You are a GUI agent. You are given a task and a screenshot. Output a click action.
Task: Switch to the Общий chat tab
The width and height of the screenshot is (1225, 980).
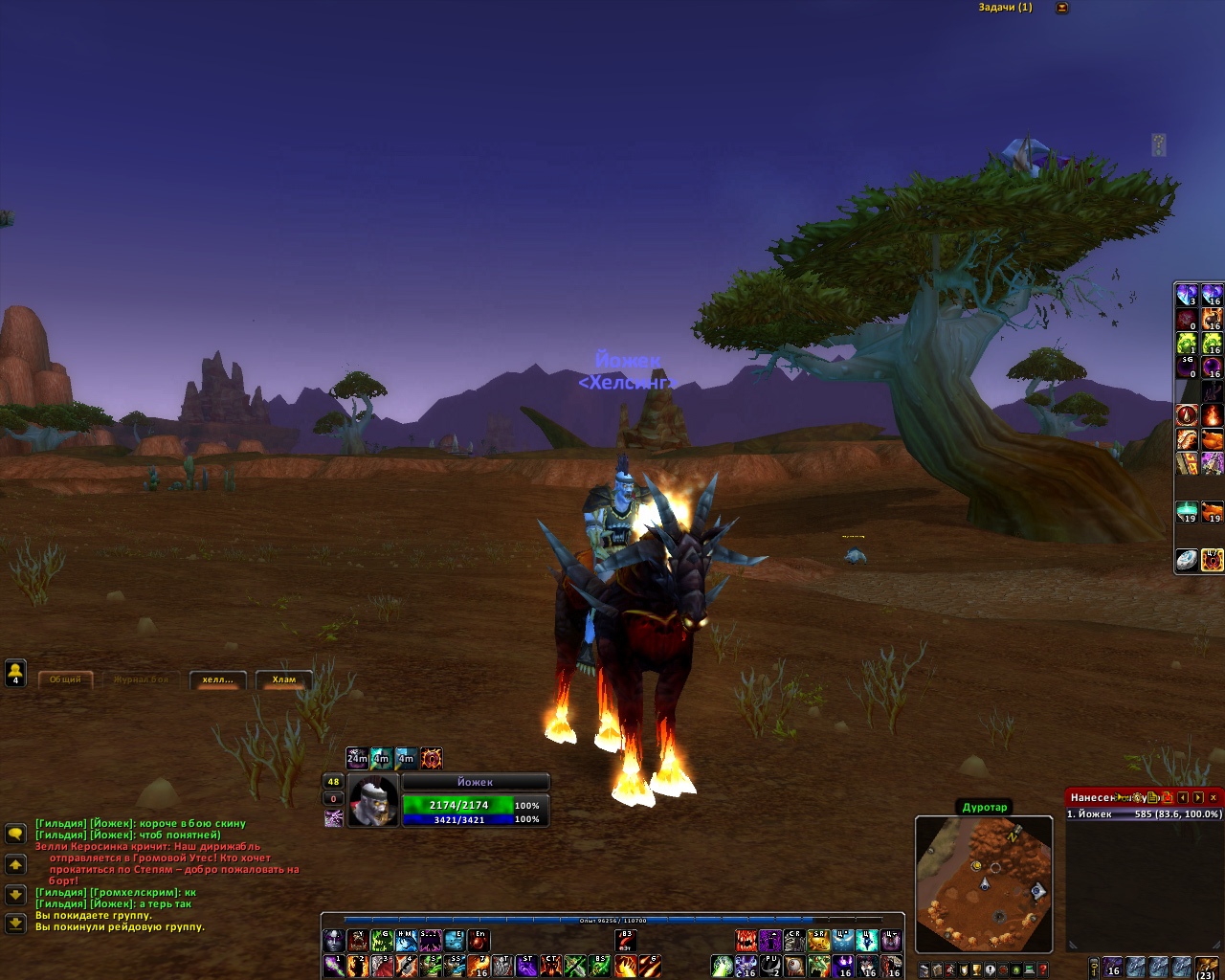click(x=65, y=679)
